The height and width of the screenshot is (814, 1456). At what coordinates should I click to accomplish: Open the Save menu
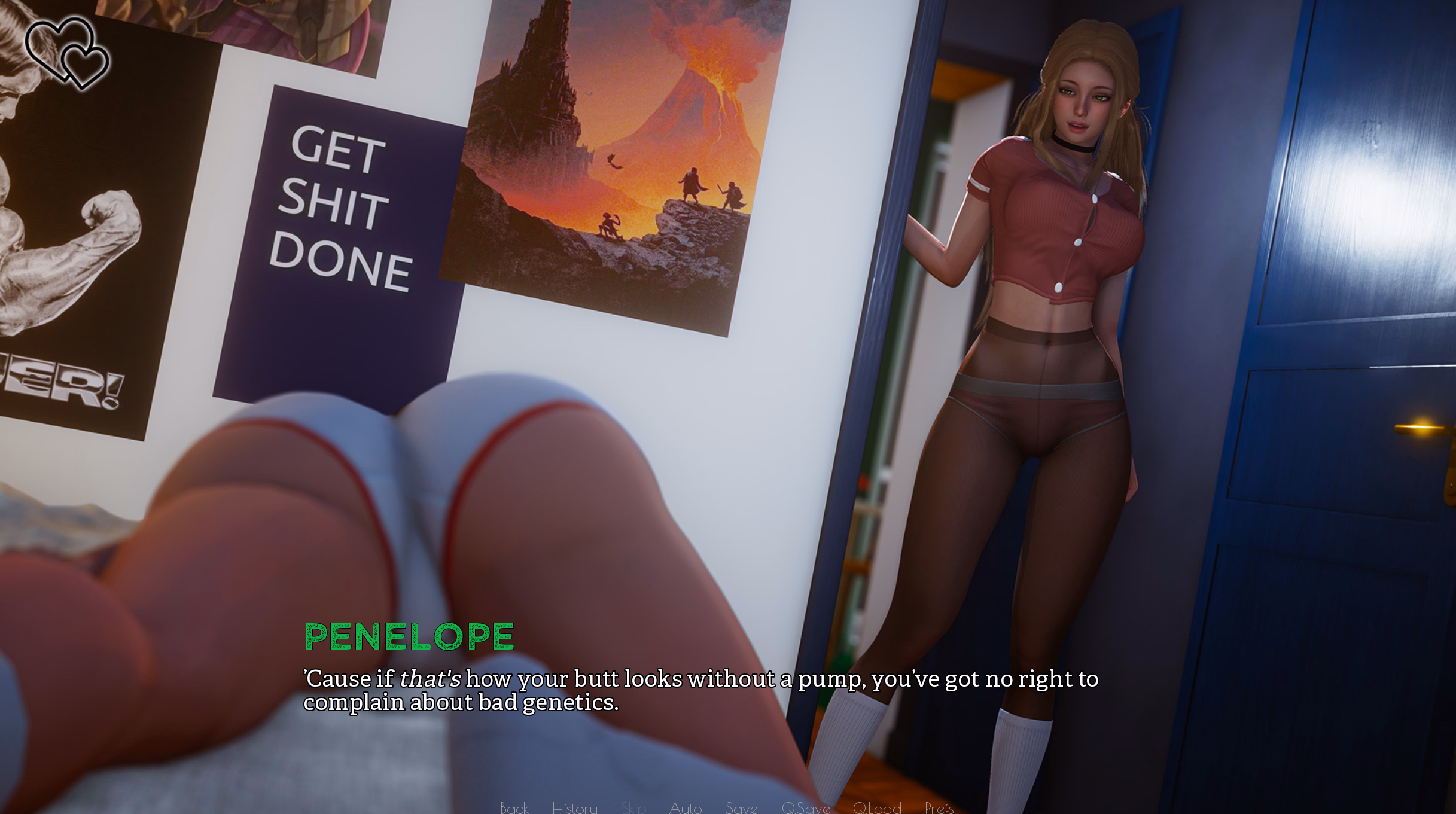pyautogui.click(x=741, y=807)
